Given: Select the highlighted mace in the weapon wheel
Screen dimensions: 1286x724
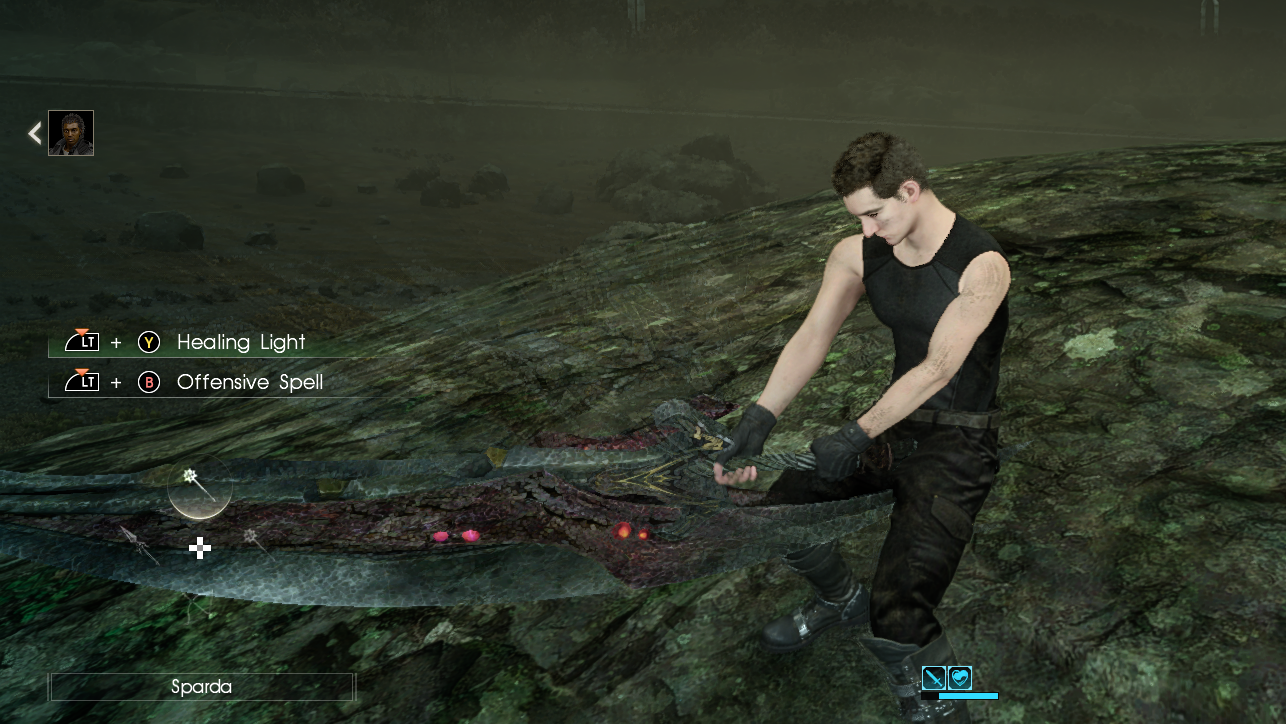Looking at the screenshot, I should pyautogui.click(x=199, y=486).
